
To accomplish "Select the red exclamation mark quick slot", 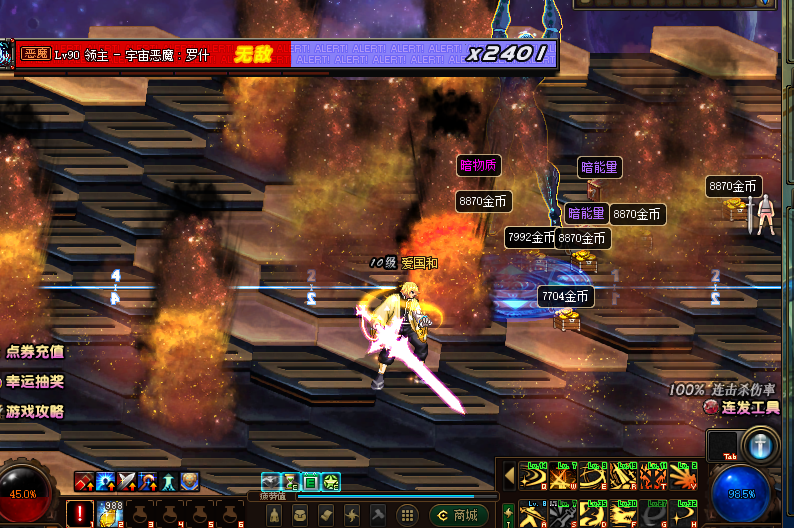I will 79,515.
